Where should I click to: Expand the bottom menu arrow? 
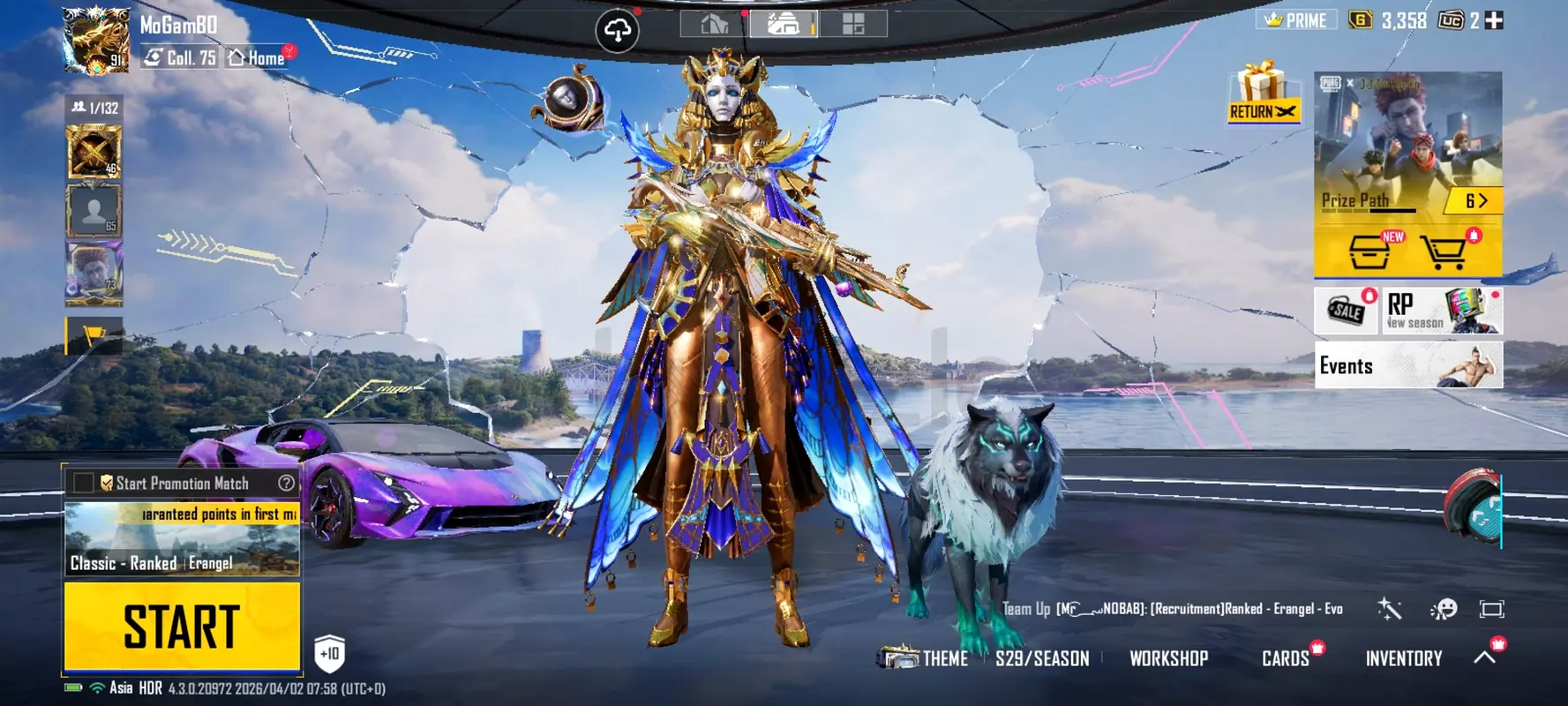click(x=1485, y=657)
